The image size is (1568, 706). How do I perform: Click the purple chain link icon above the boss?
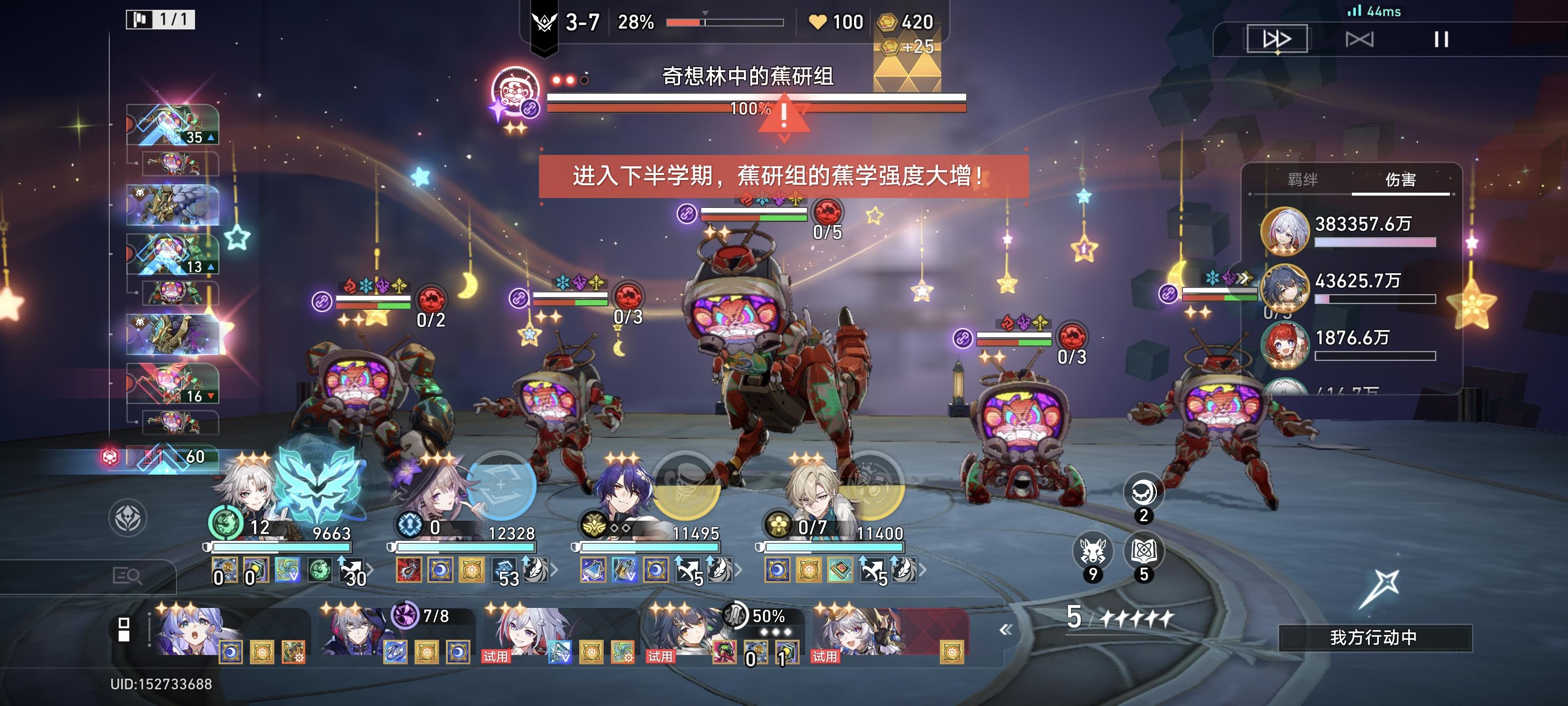click(686, 214)
